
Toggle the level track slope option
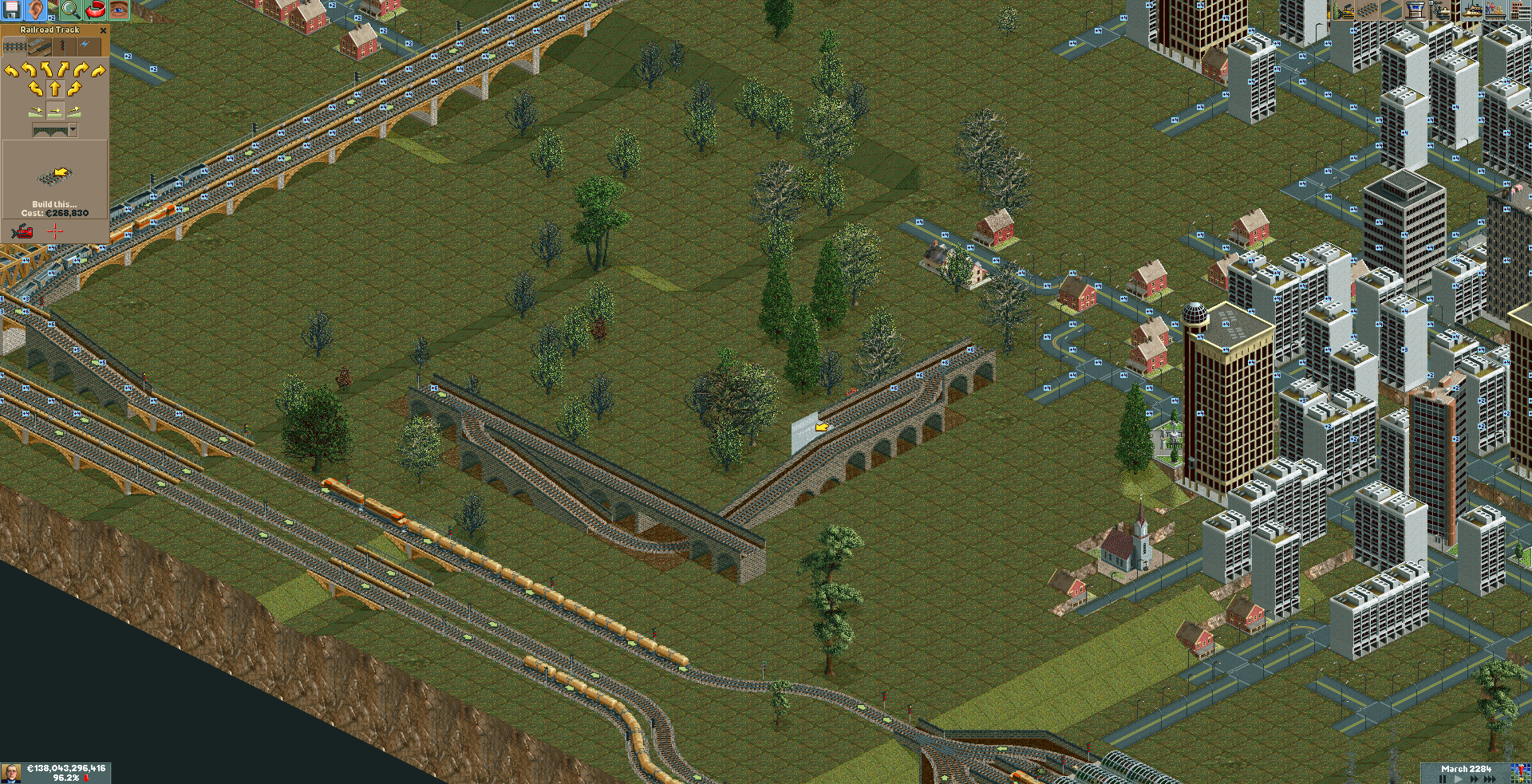pos(55,111)
